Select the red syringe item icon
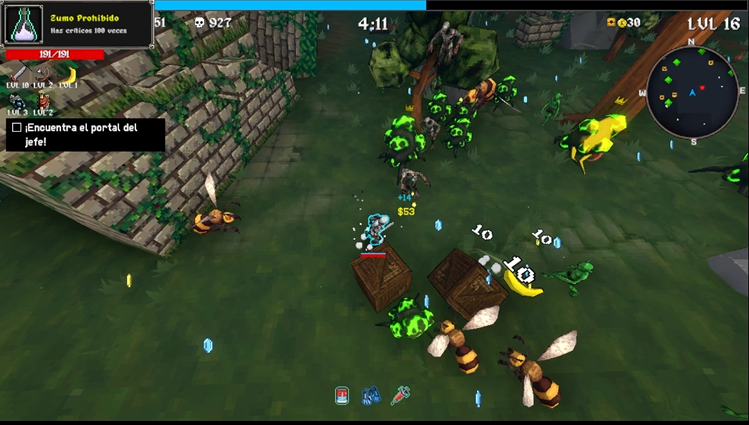Image resolution: width=749 pixels, height=425 pixels. [x=401, y=395]
